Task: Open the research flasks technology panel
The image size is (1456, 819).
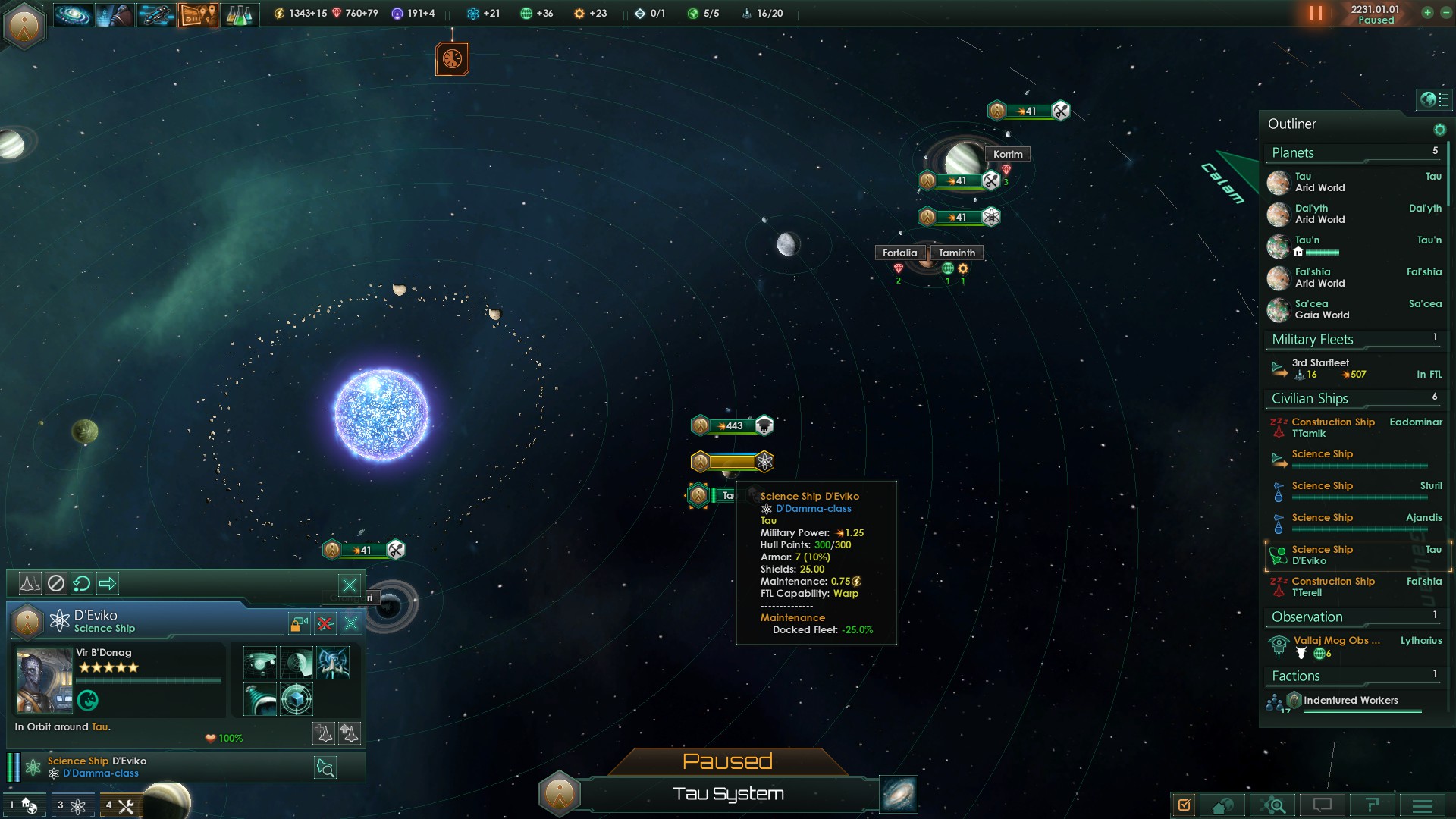Action: pyautogui.click(x=238, y=14)
